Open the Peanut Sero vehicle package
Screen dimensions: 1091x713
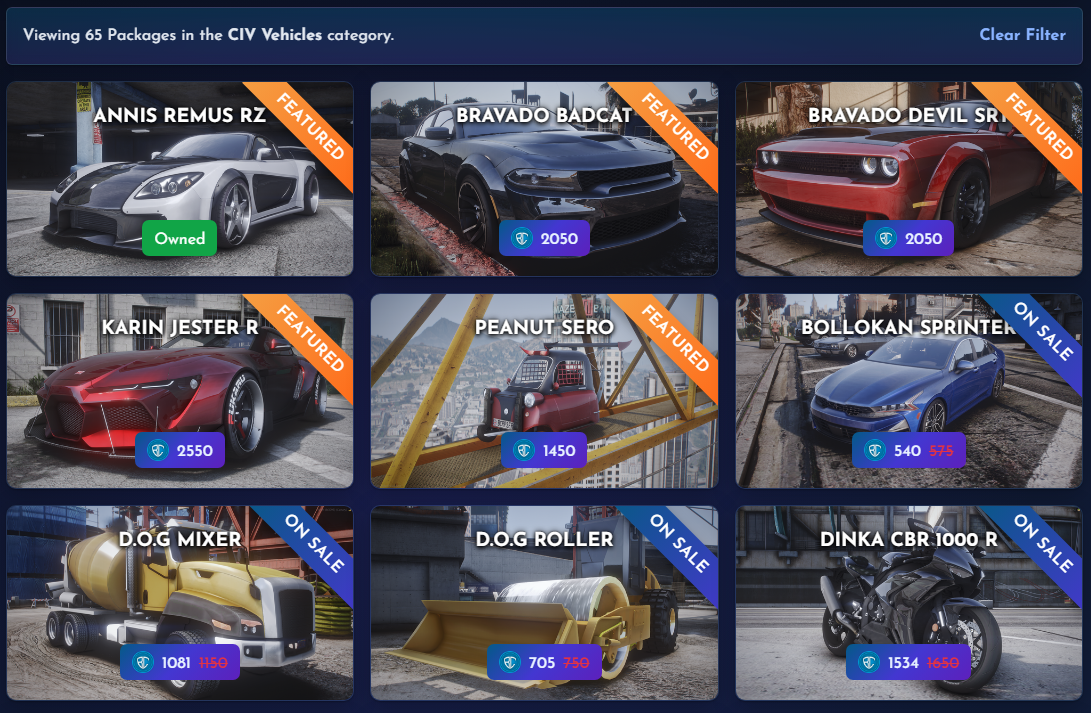(544, 380)
